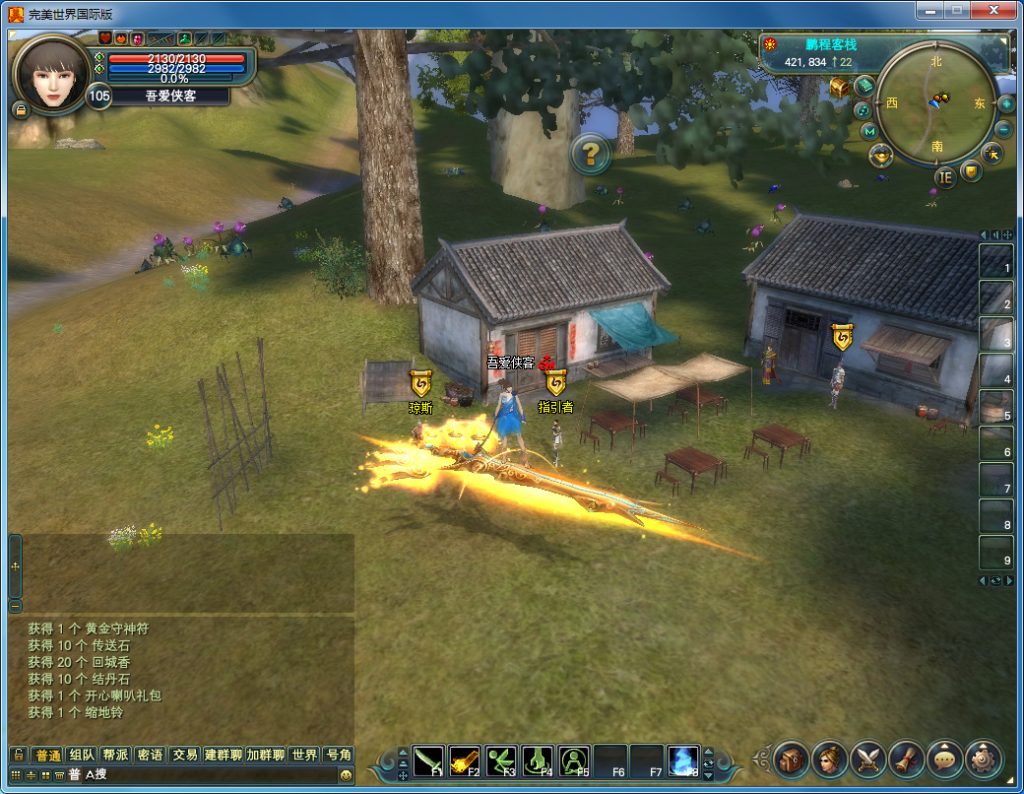Activate the F8 blue flame skill
The width and height of the screenshot is (1024, 794).
tap(683, 762)
